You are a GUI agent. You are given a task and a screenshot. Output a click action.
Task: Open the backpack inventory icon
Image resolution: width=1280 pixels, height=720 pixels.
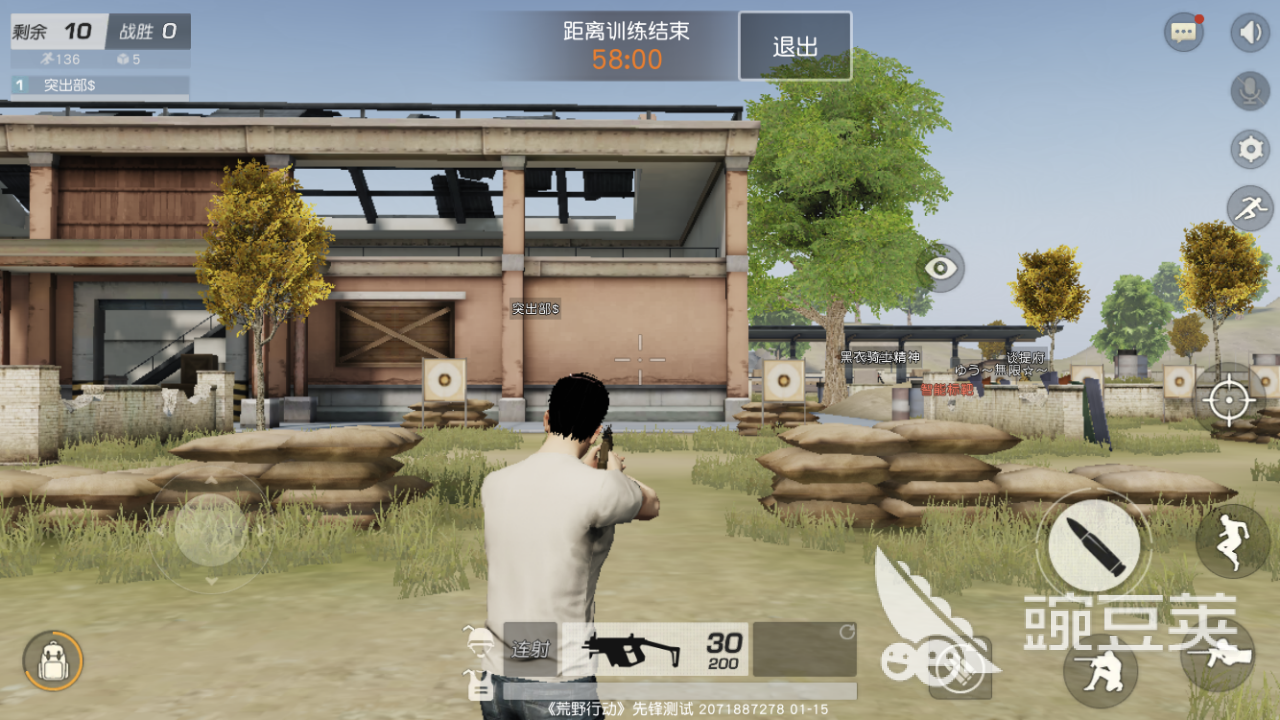[x=55, y=662]
